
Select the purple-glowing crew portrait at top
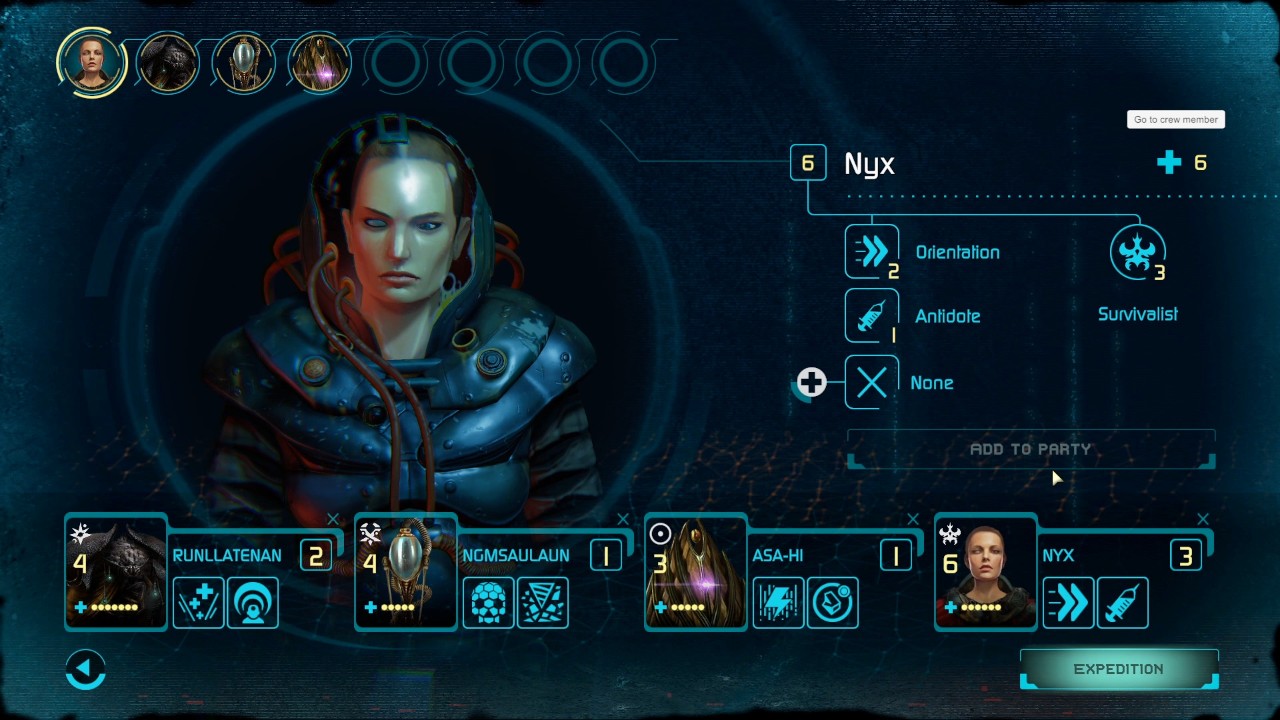coord(319,63)
